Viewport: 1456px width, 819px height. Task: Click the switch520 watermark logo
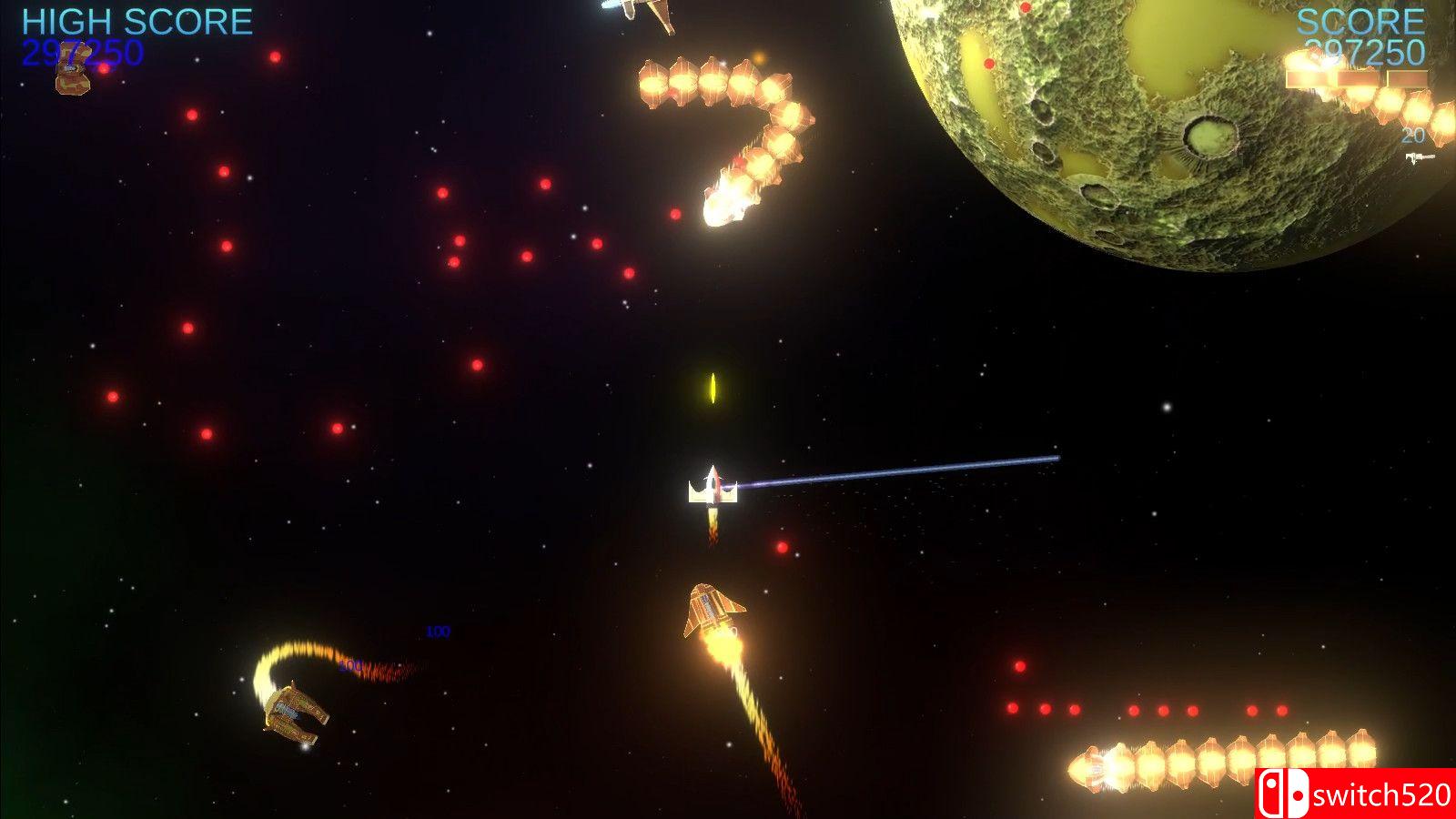coord(1354,794)
